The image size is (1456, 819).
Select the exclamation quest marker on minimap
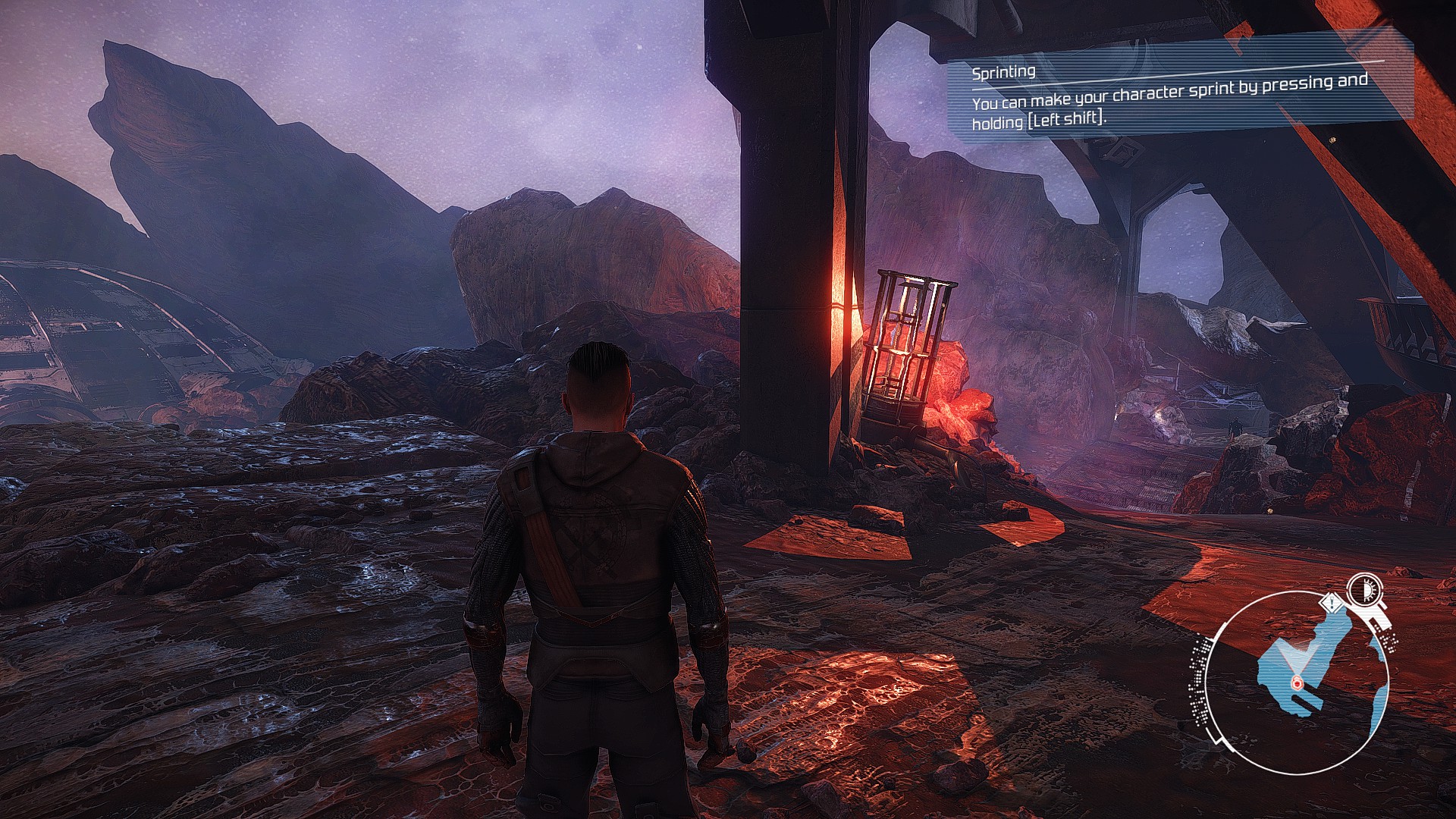(x=1331, y=604)
